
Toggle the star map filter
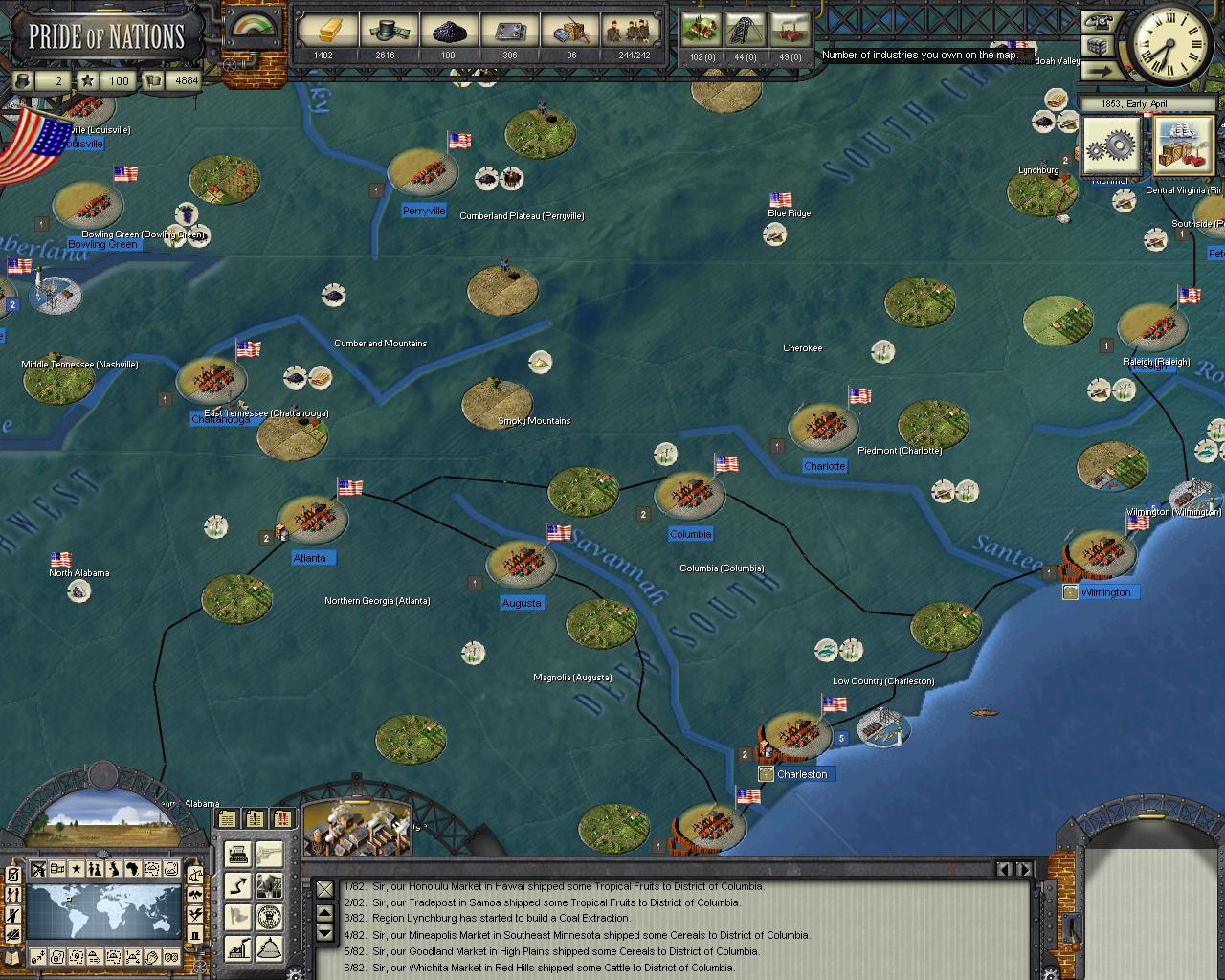[77, 870]
